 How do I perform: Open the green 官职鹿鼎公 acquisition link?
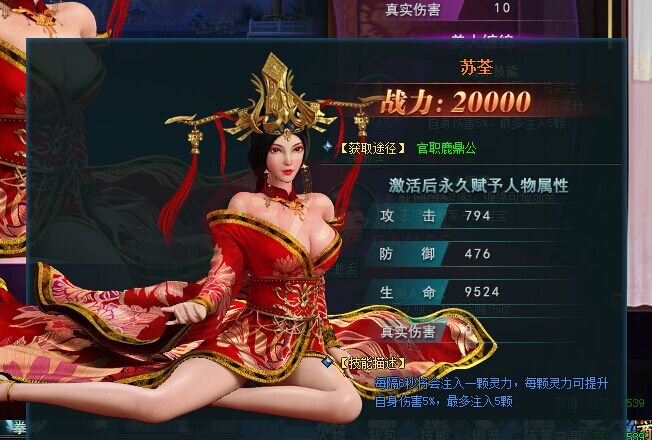[446, 147]
